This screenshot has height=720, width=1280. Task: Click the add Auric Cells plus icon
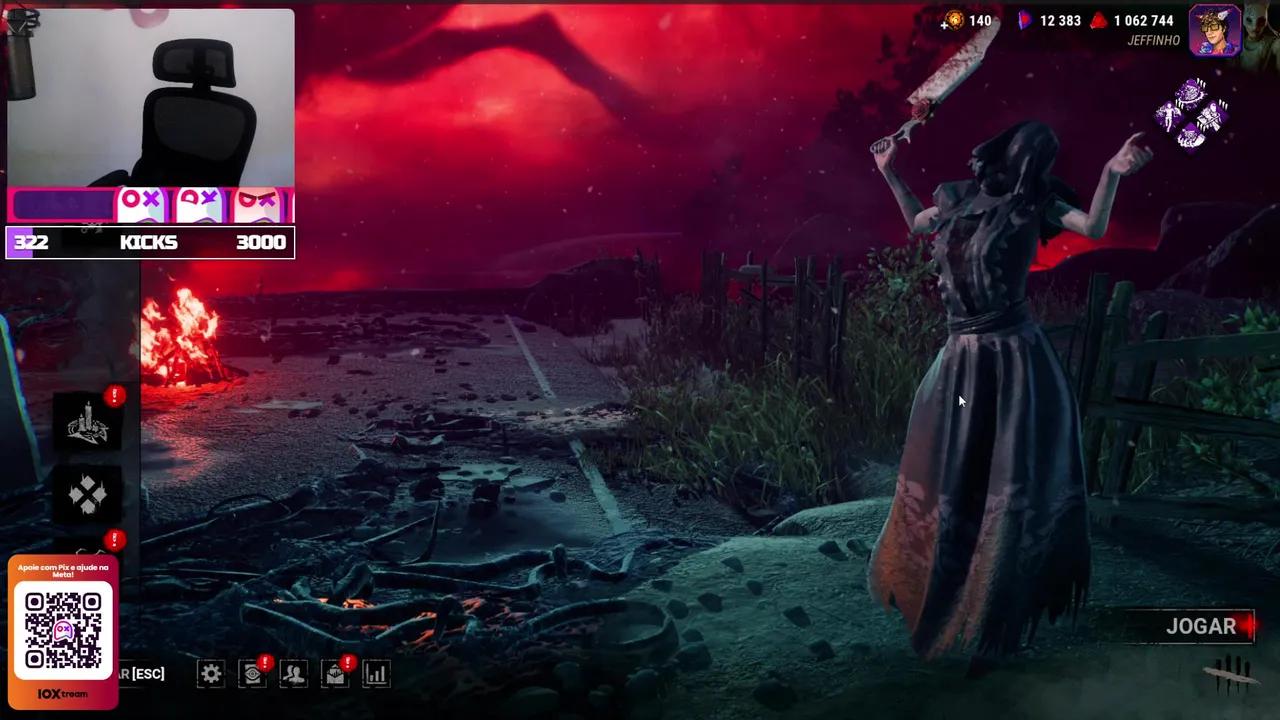[x=944, y=24]
